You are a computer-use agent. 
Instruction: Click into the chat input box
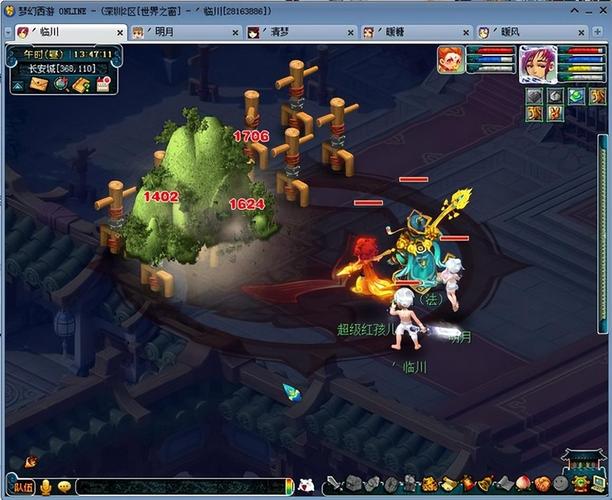pyautogui.click(x=180, y=487)
